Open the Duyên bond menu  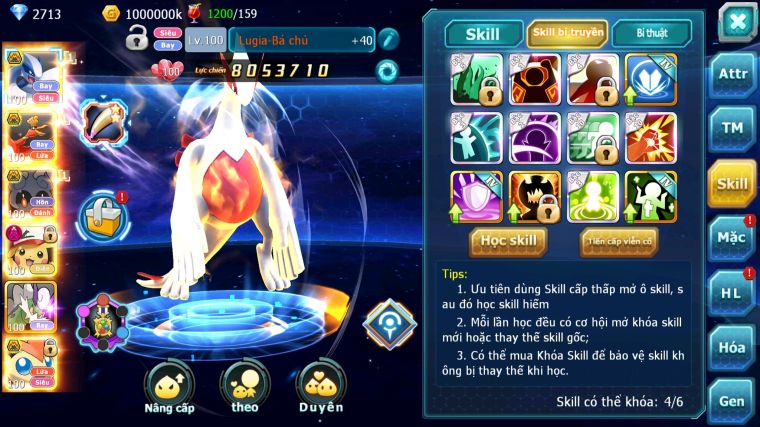[320, 388]
